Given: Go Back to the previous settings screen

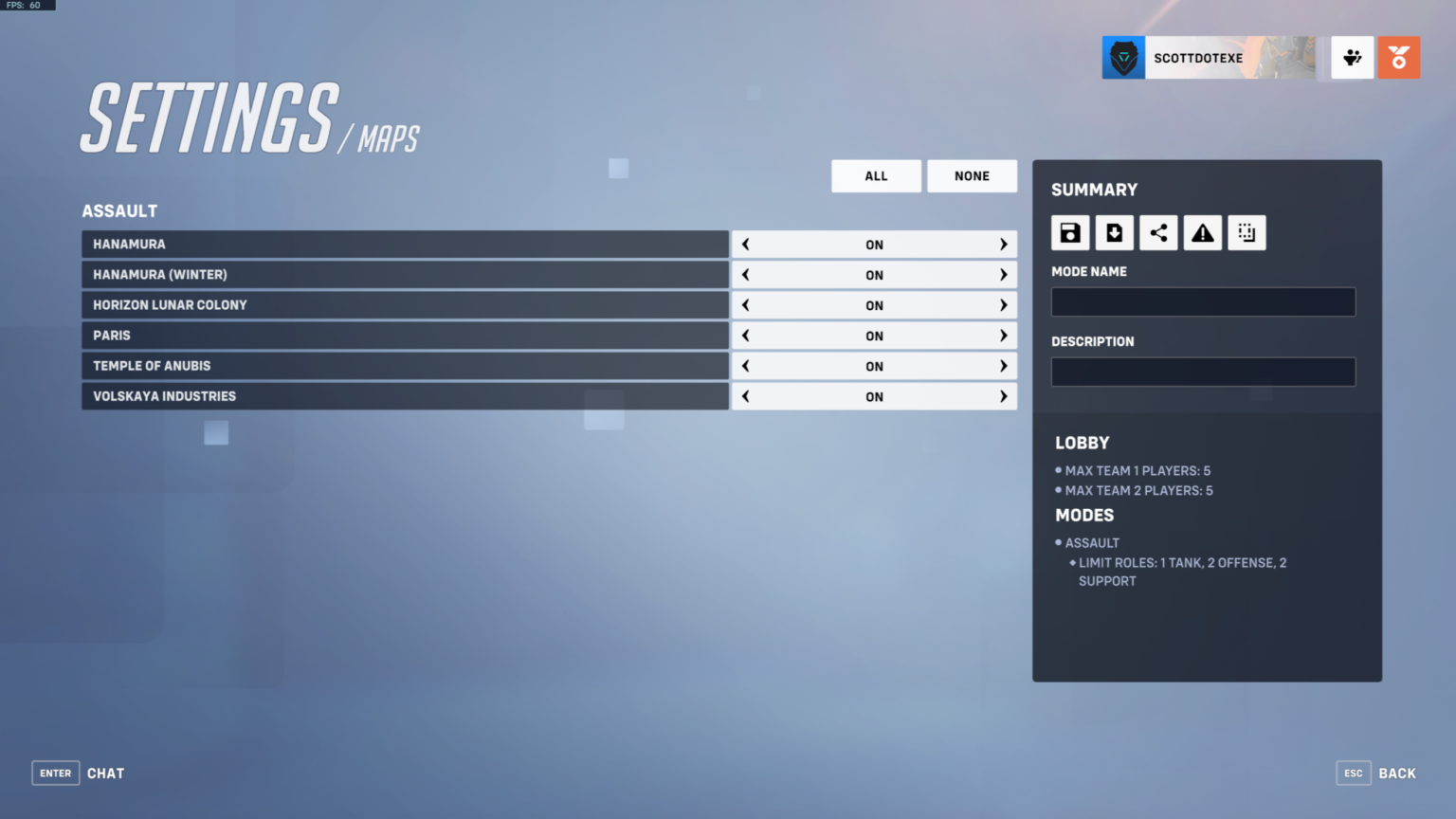Looking at the screenshot, I should click(x=1397, y=773).
